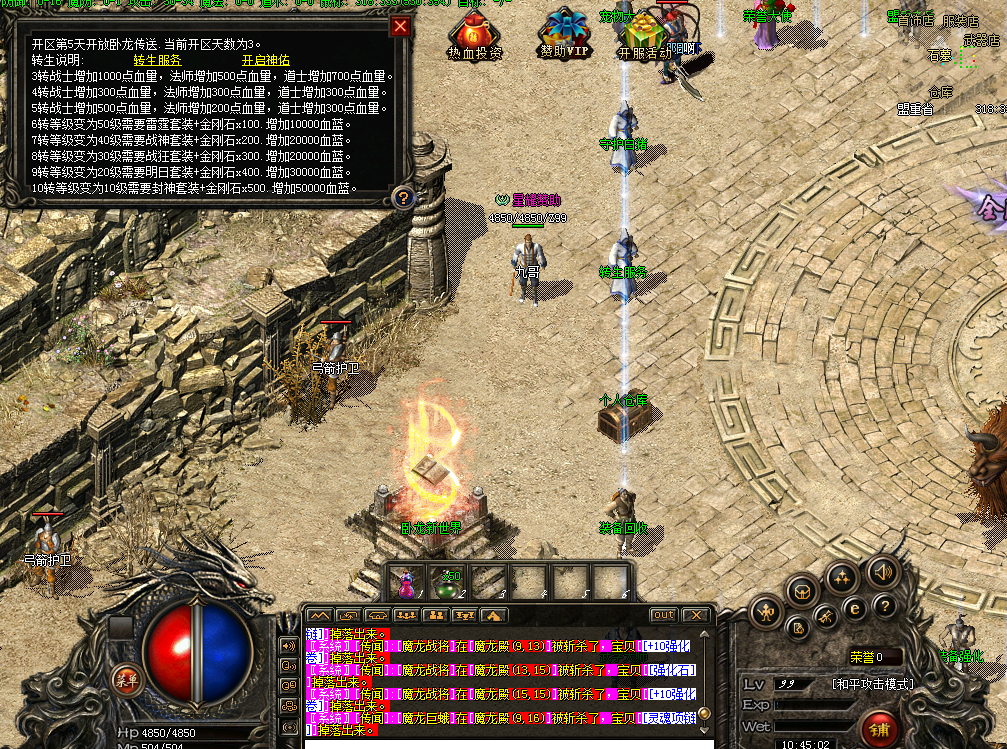Open the 开服活动 server event gift
Screen dimensions: 1007x749
[645, 36]
